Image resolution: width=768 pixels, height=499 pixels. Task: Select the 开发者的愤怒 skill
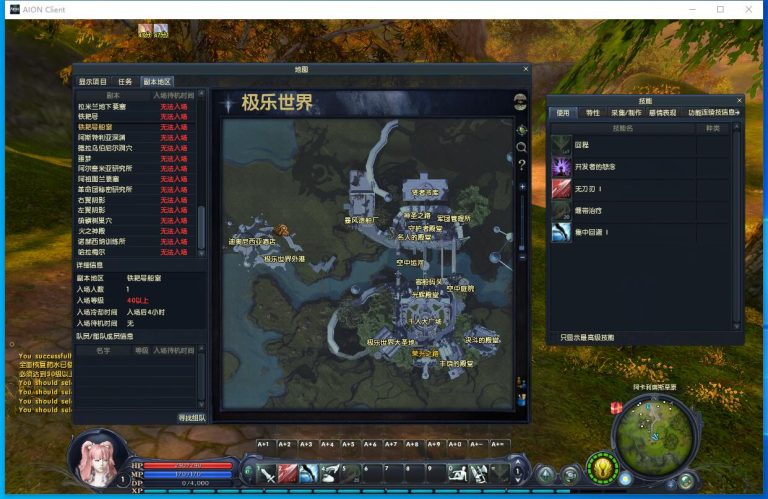(562, 166)
